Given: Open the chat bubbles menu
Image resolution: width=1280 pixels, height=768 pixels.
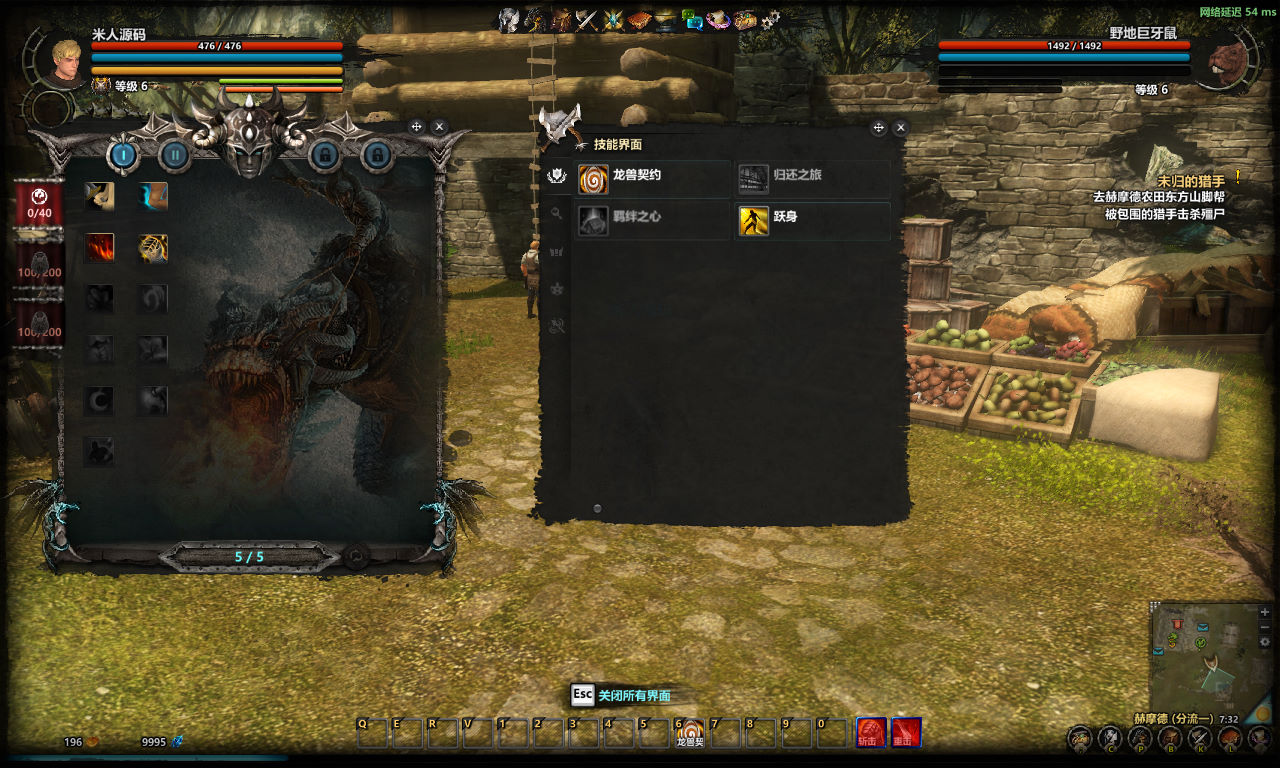Looking at the screenshot, I should click(692, 20).
